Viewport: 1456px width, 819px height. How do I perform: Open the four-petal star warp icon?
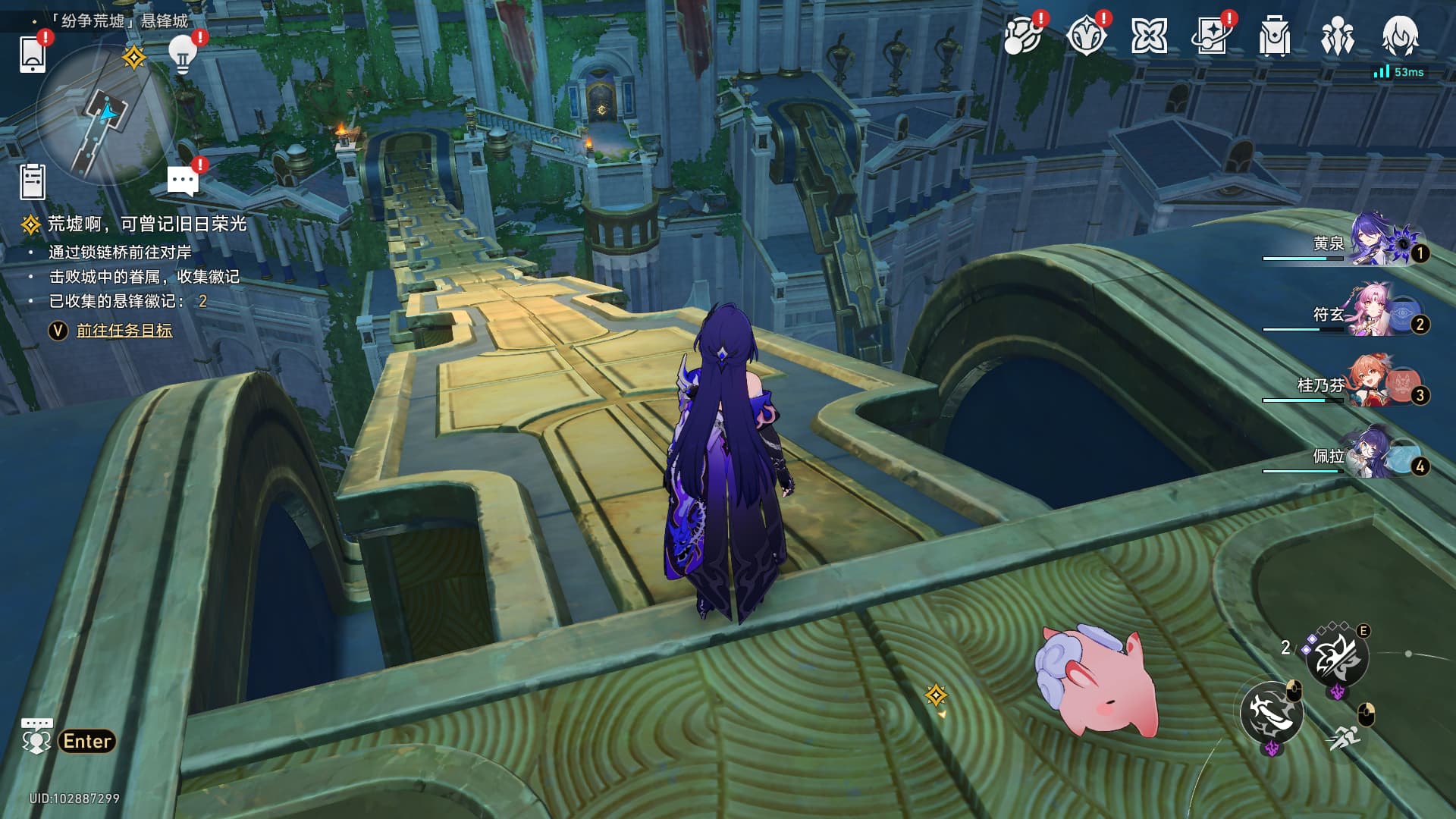pyautogui.click(x=1149, y=36)
